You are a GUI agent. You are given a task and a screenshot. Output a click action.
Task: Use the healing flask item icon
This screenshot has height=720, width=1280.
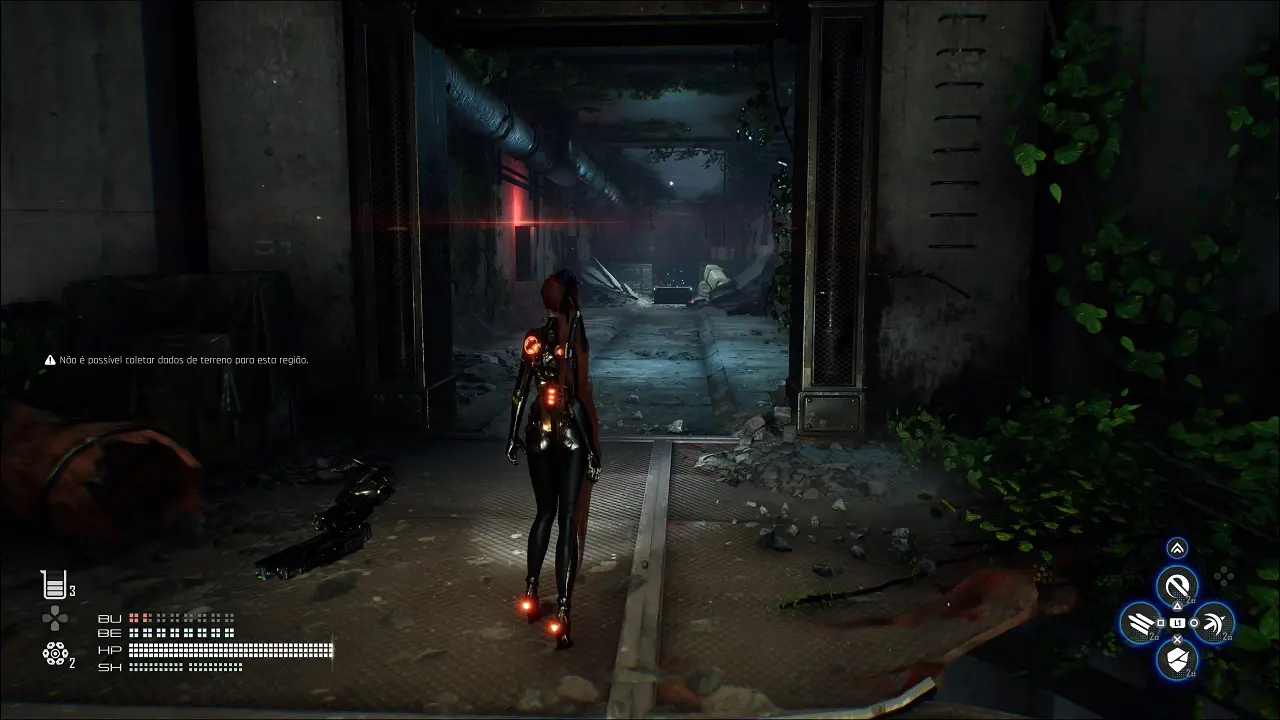54,584
